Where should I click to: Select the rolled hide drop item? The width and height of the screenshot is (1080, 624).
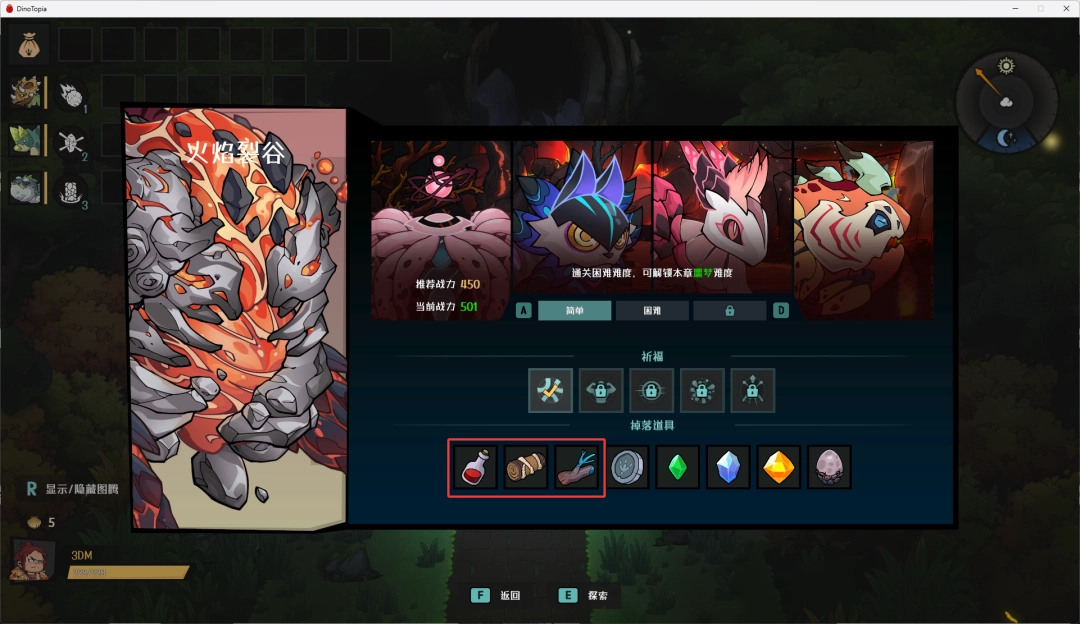tap(527, 467)
